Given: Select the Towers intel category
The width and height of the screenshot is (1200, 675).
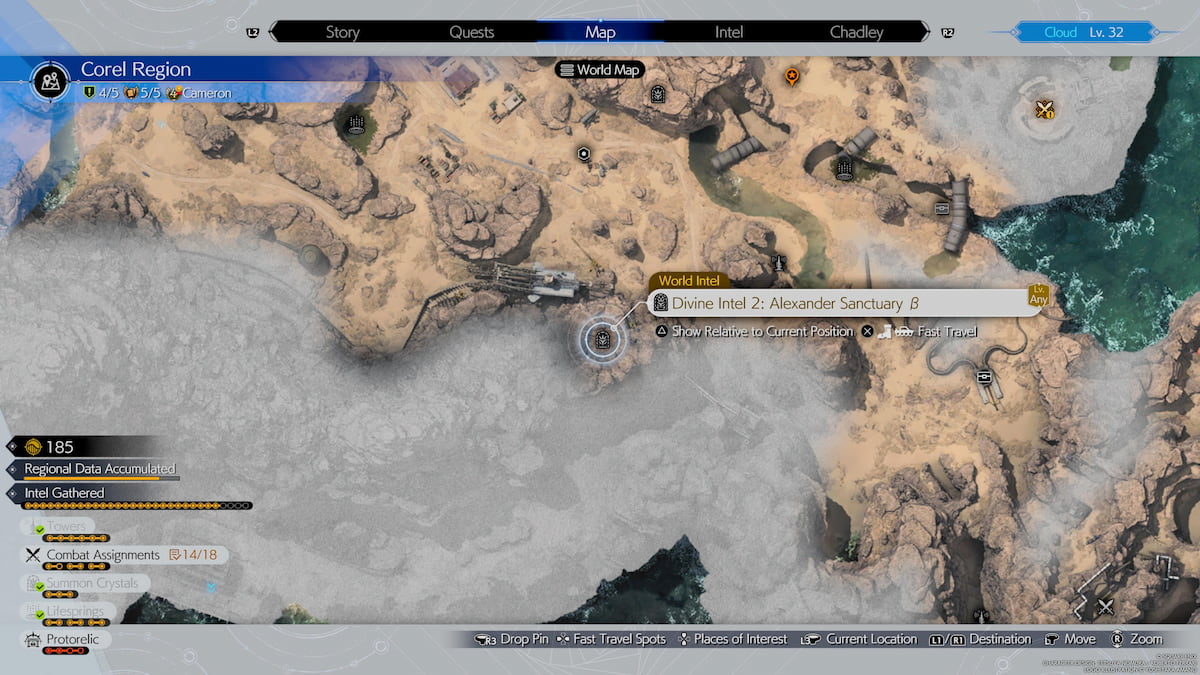Looking at the screenshot, I should coord(67,527).
